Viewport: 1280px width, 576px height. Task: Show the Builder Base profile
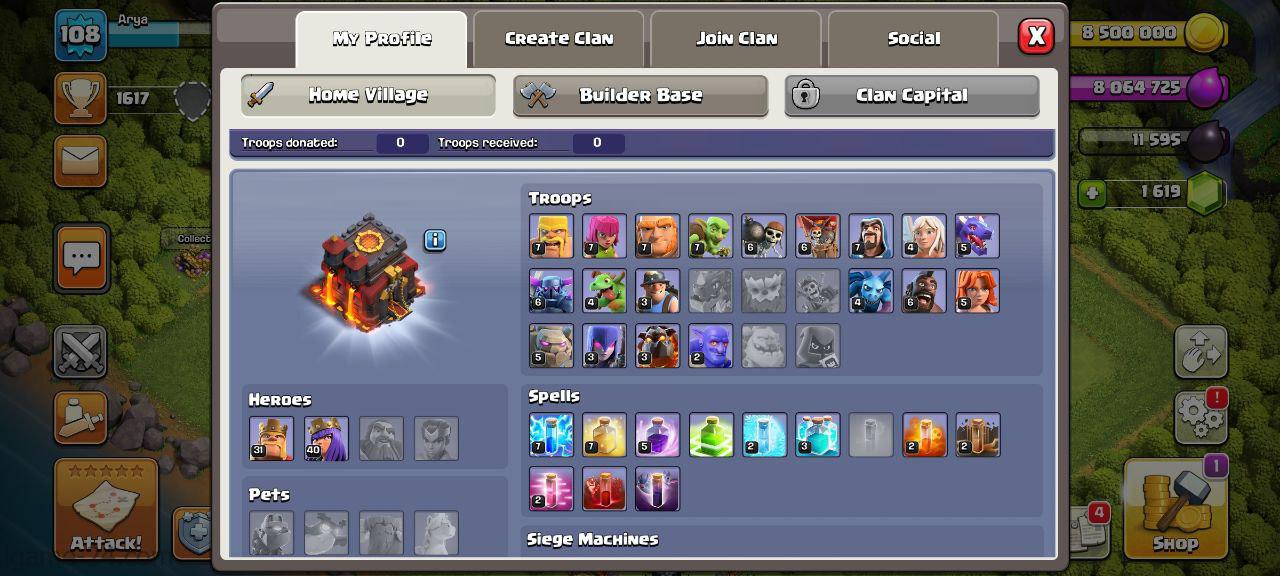pyautogui.click(x=640, y=95)
